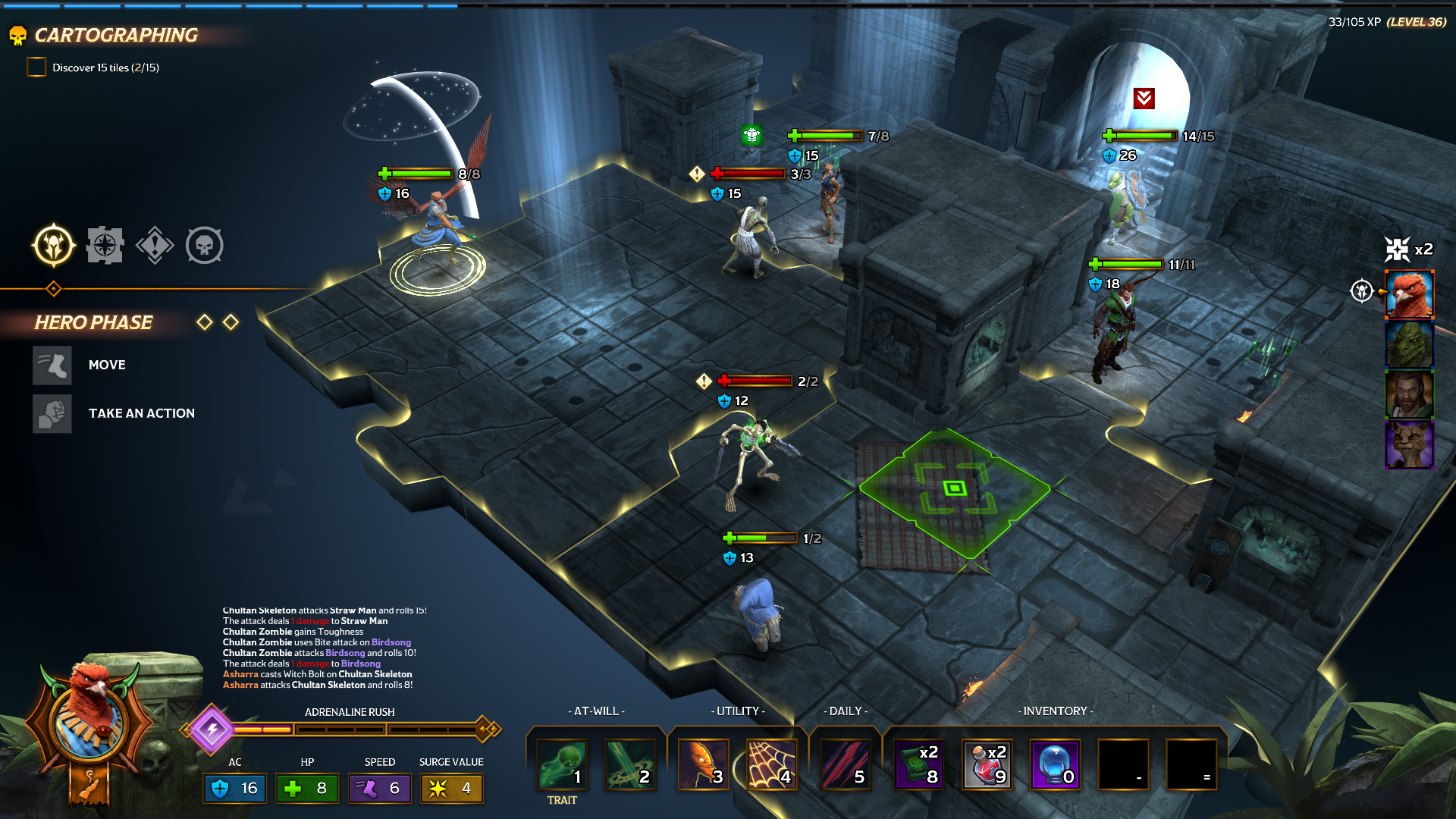This screenshot has height=819, width=1456.
Task: Select the bearded human hero portrait
Action: 1409,394
